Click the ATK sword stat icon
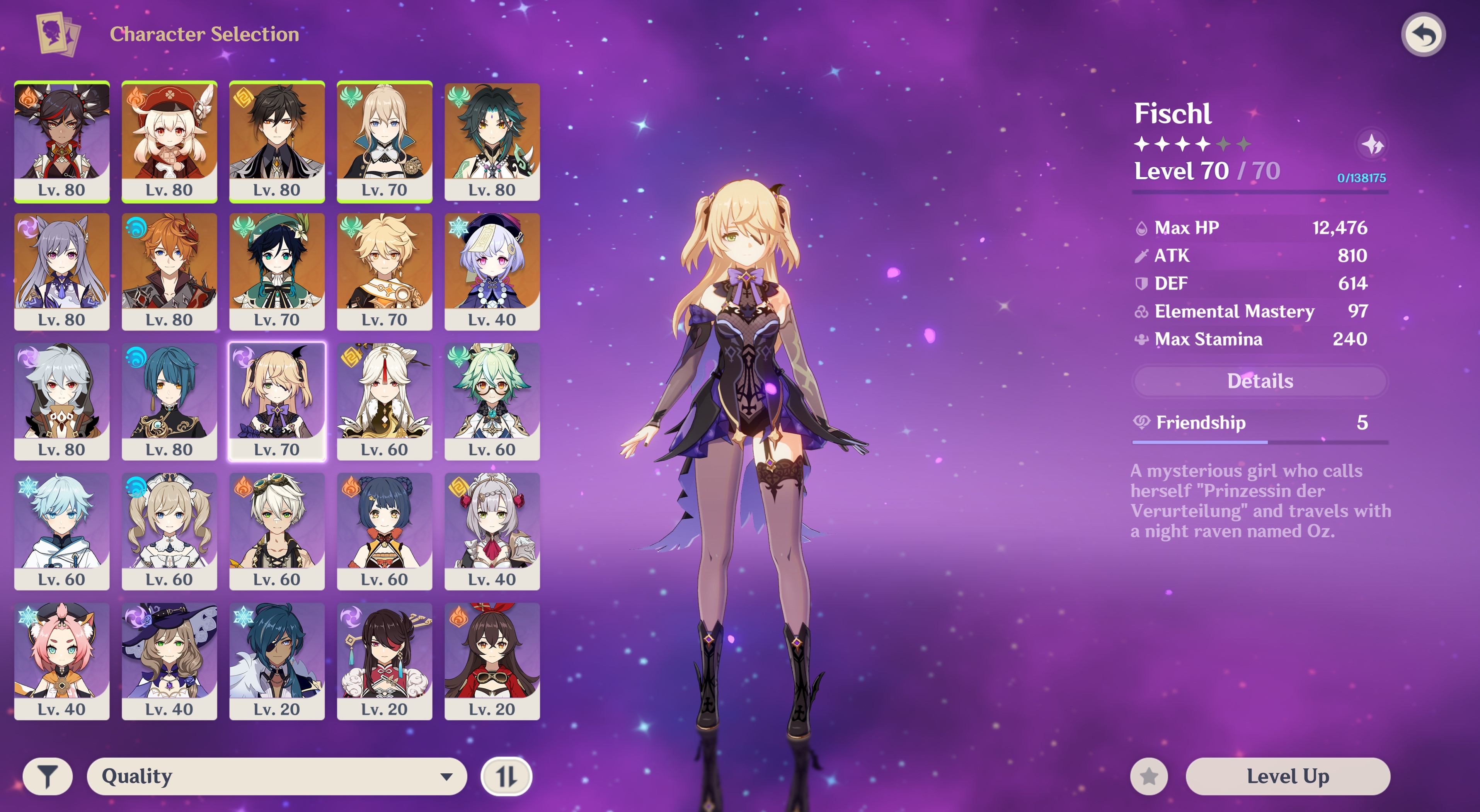The width and height of the screenshot is (1480, 812). pos(1143,255)
